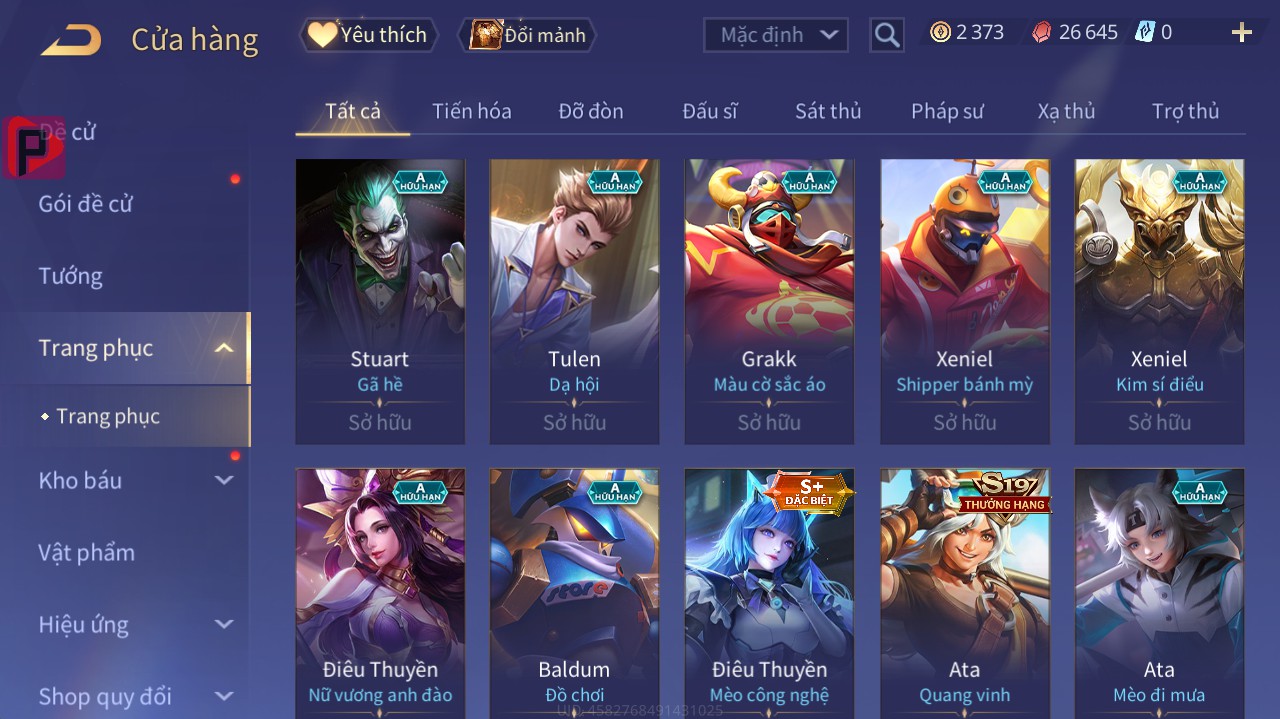Open the Đổi mảnh fragment exchange
This screenshot has height=719, width=1280.
coord(527,35)
